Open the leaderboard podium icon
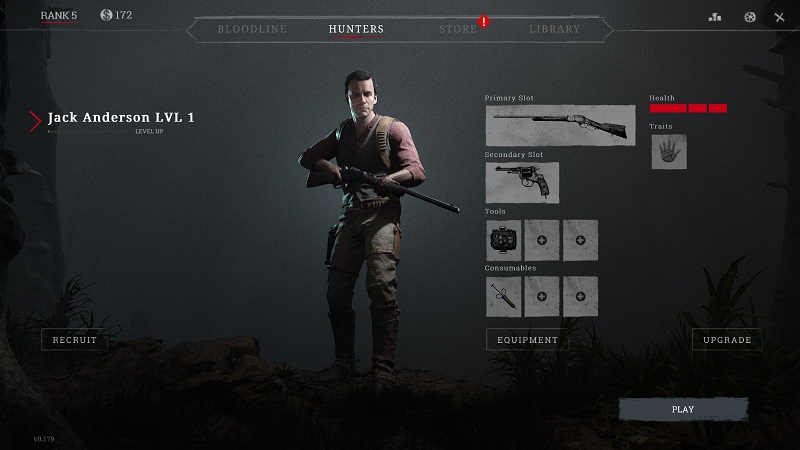Image resolution: width=800 pixels, height=450 pixels. tap(714, 17)
